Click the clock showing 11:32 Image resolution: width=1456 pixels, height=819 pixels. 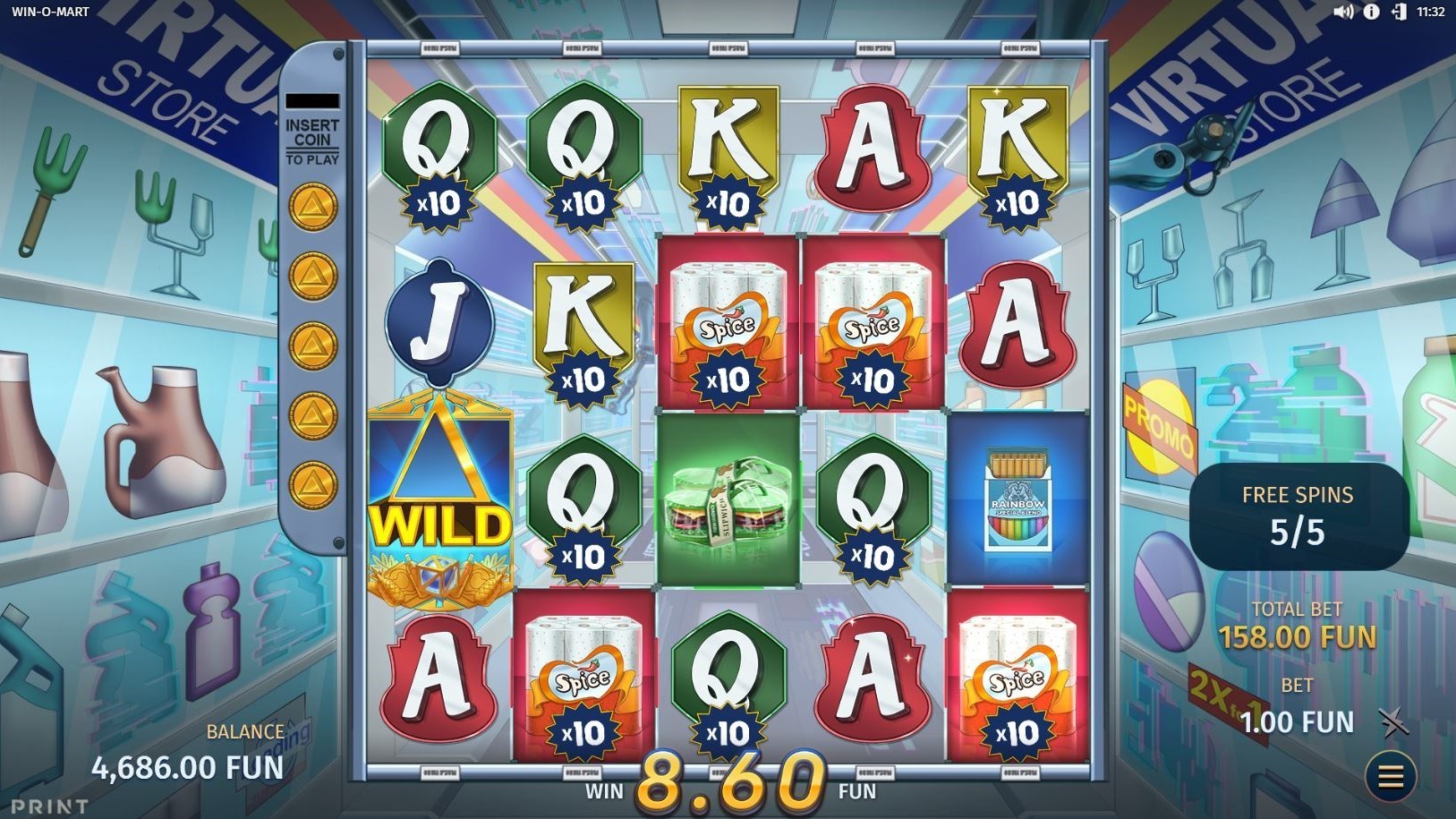[x=1432, y=13]
